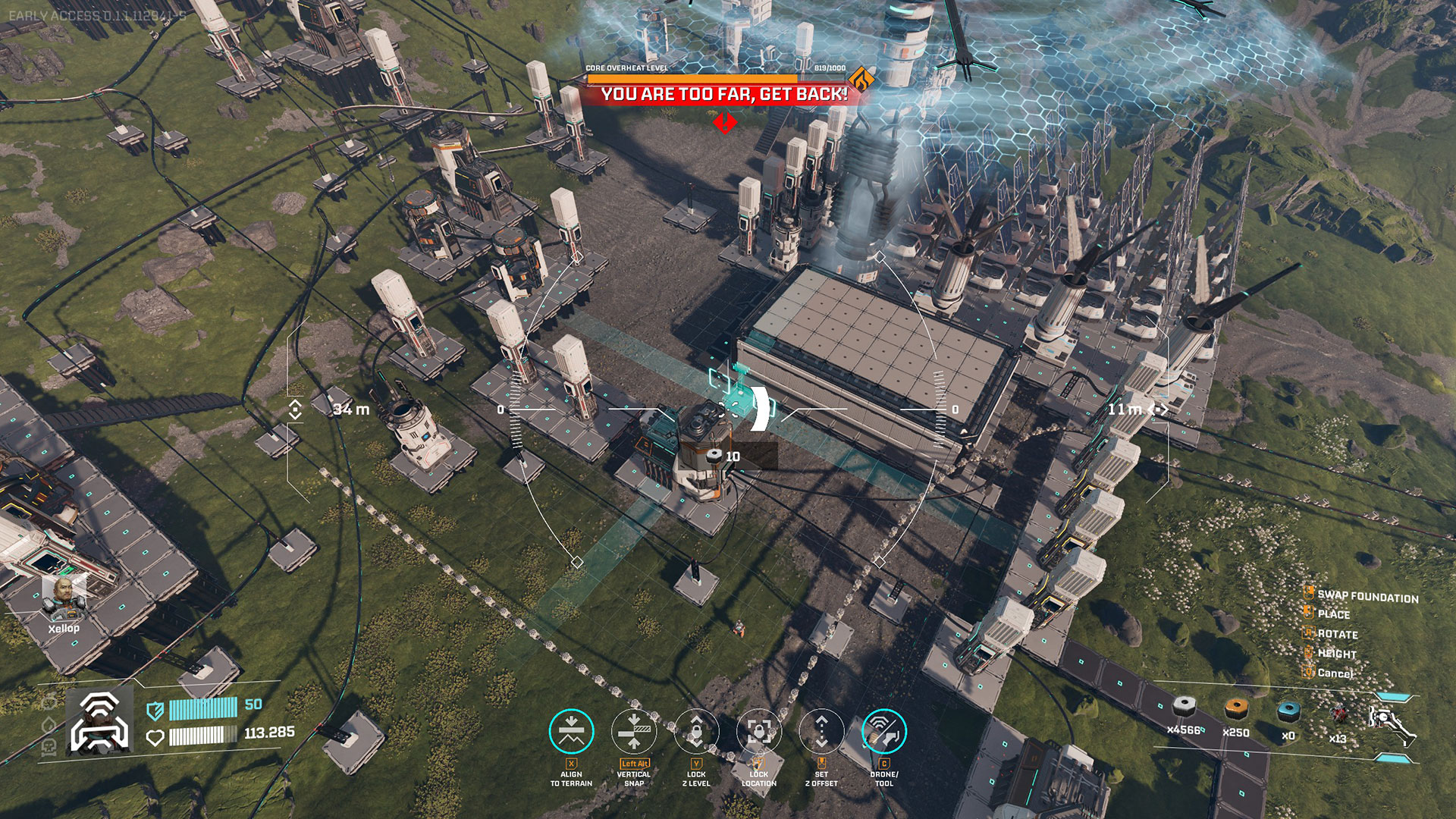Activate the Lock Z Level icon

click(696, 731)
